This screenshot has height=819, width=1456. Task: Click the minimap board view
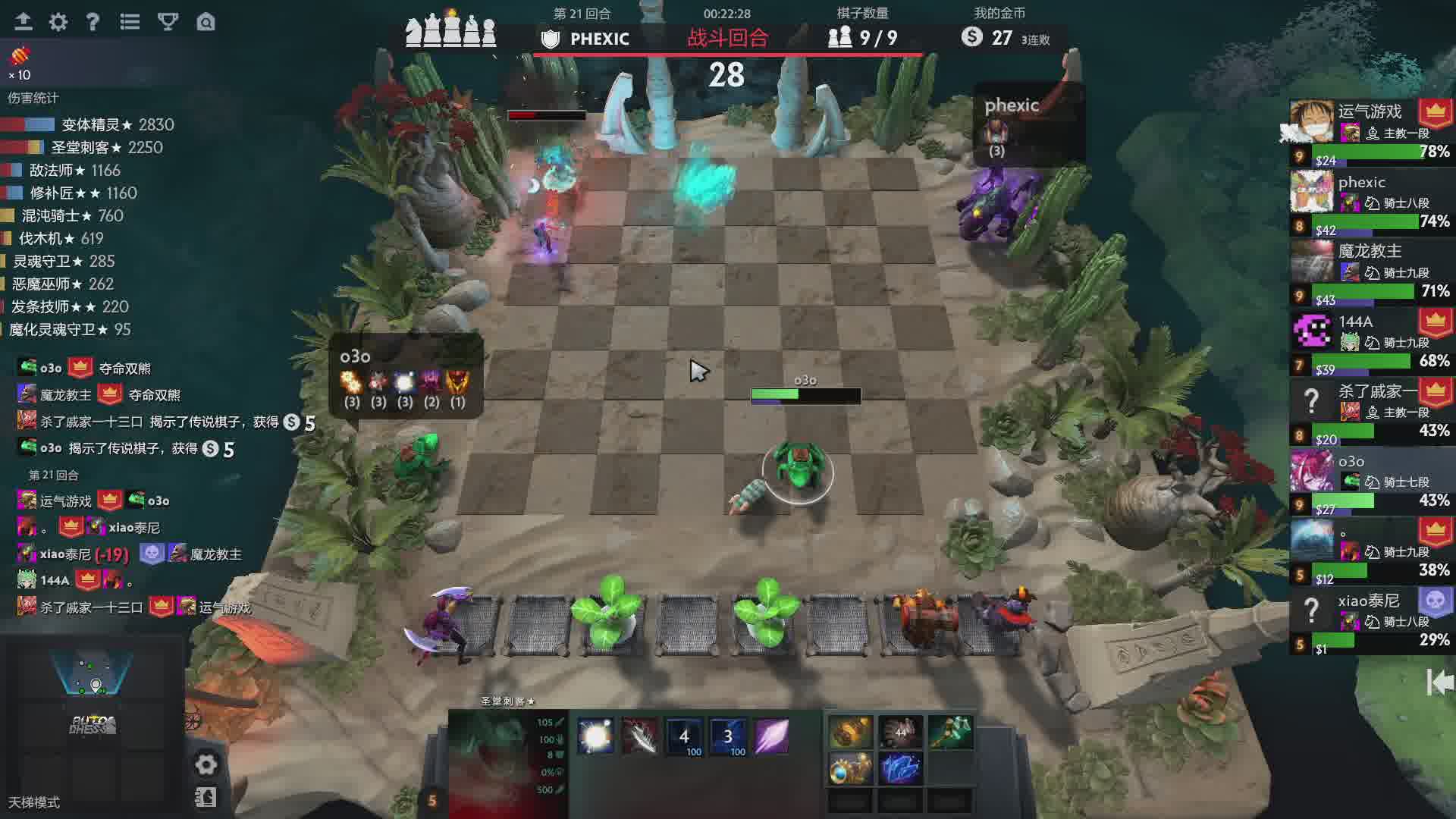click(93, 671)
